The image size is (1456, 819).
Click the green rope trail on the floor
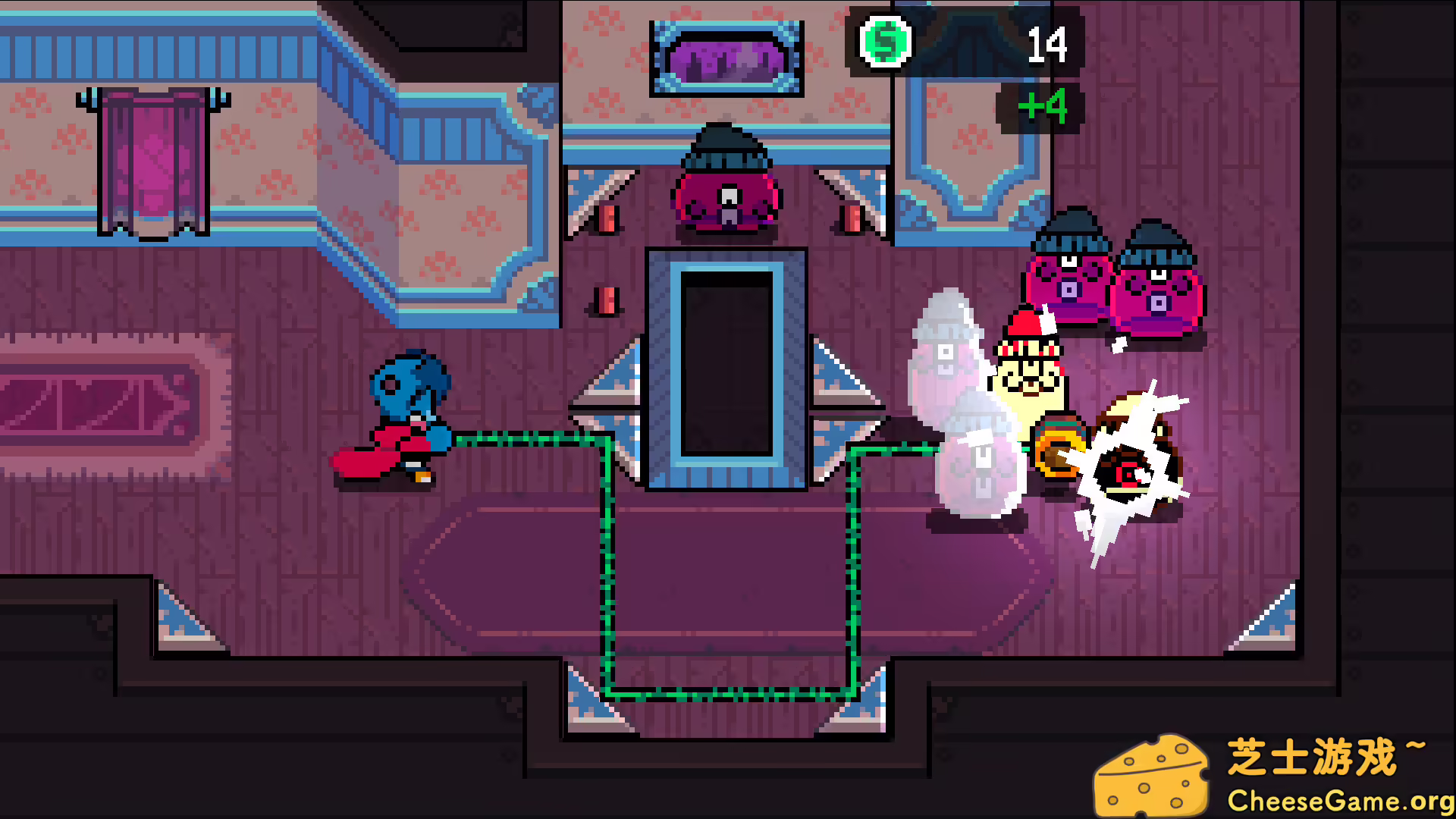728,694
